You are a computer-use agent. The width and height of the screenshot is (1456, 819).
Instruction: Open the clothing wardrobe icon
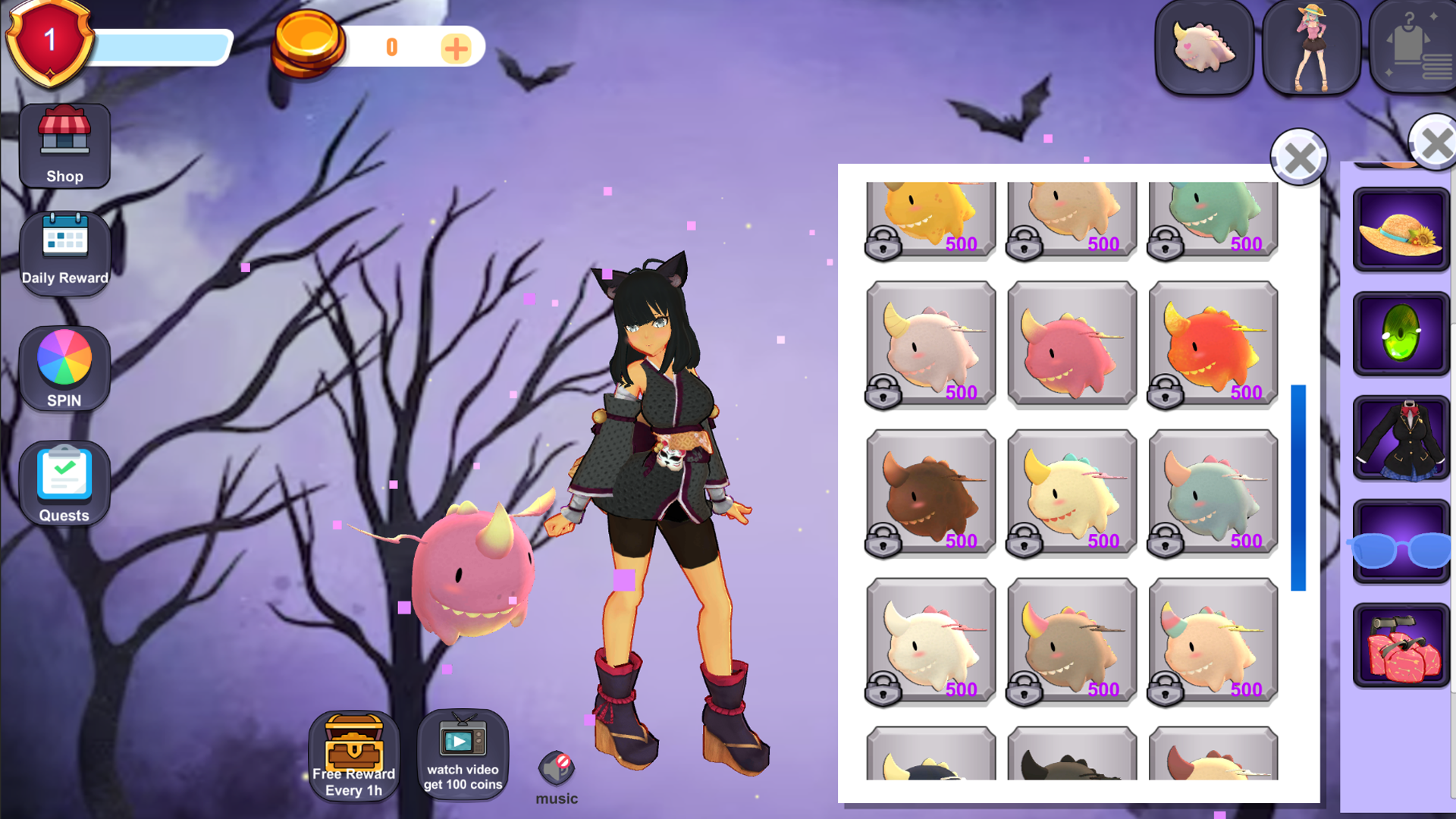point(1412,47)
